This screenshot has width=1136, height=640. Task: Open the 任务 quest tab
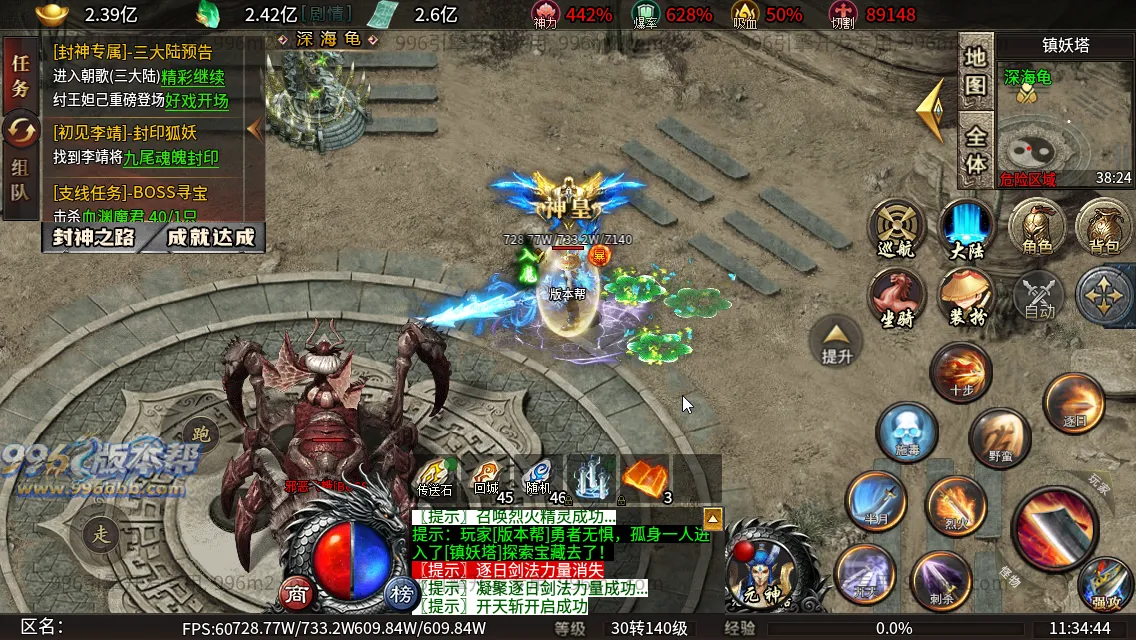(20, 74)
